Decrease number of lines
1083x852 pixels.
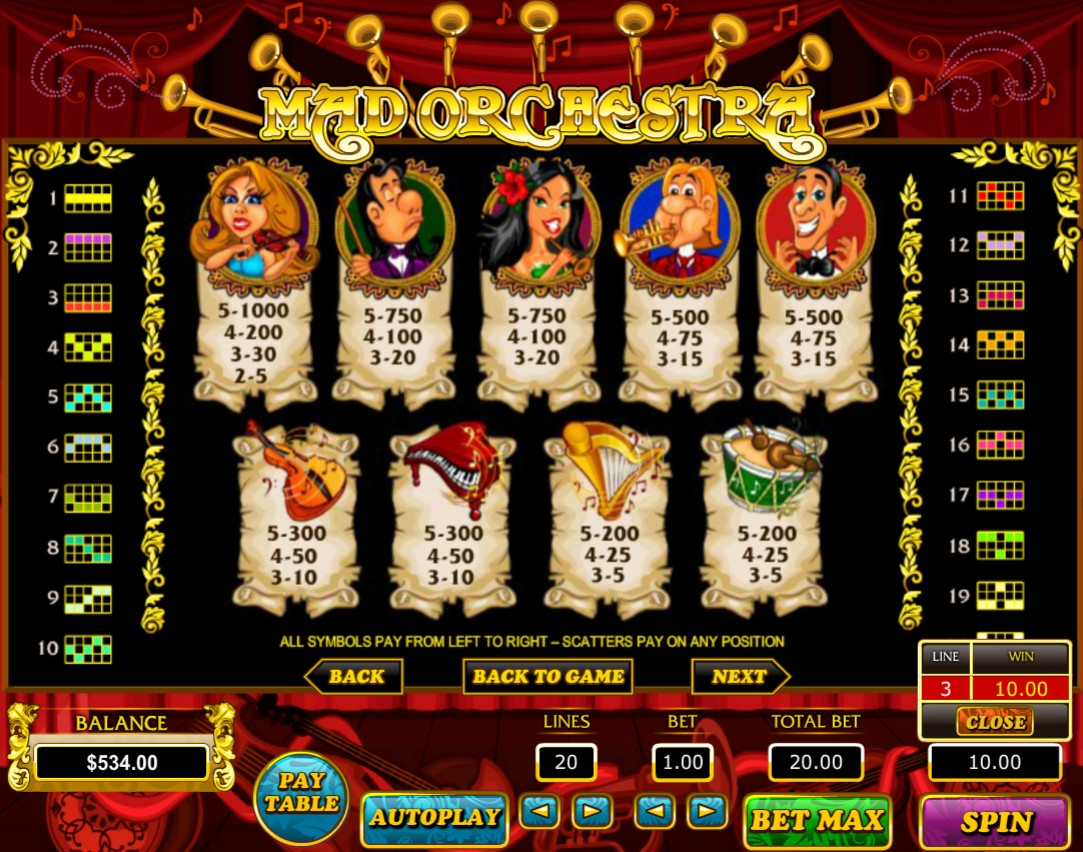(539, 810)
